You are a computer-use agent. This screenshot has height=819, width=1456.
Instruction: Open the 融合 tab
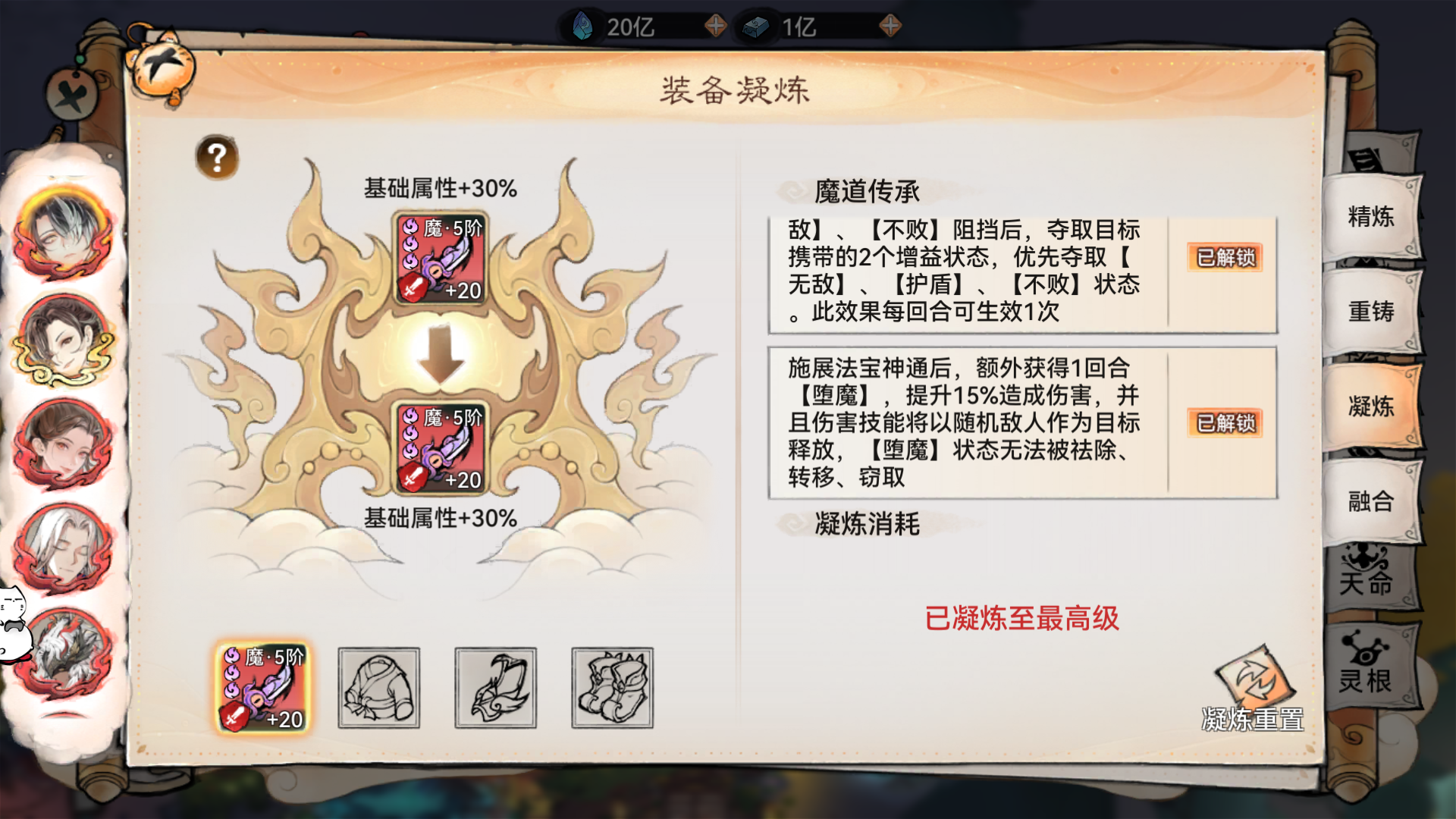1373,501
